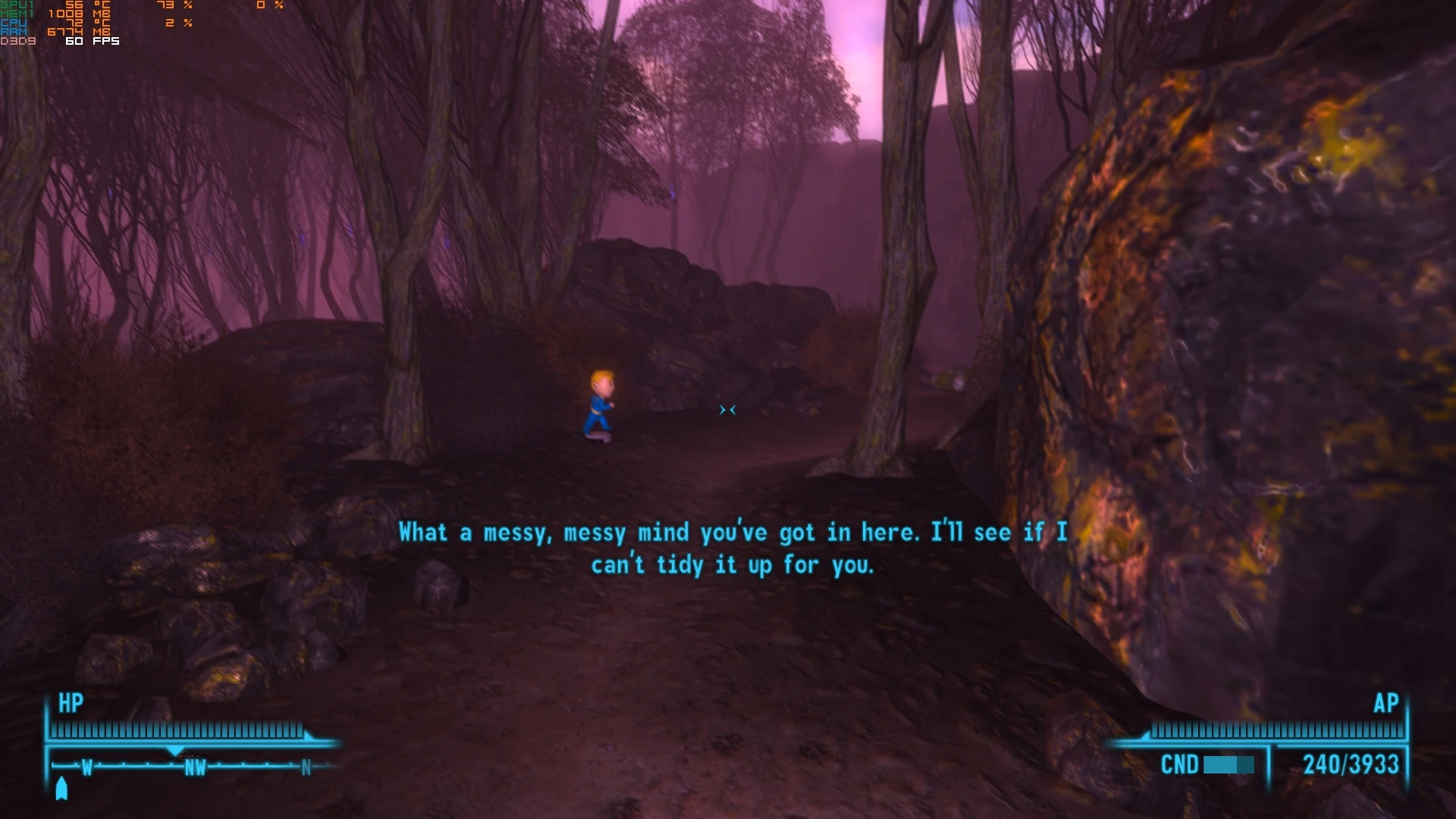Click the MEM1 usage line in the overlay
This screenshot has height=819, width=1456.
click(45, 14)
